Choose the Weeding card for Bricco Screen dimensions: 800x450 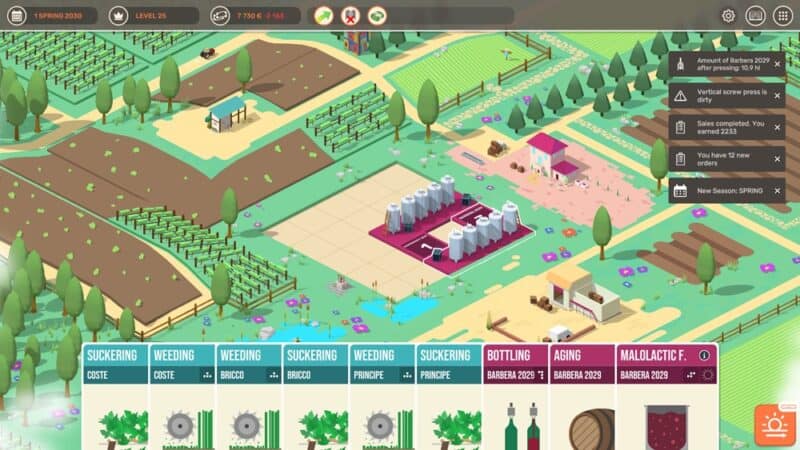coord(249,400)
